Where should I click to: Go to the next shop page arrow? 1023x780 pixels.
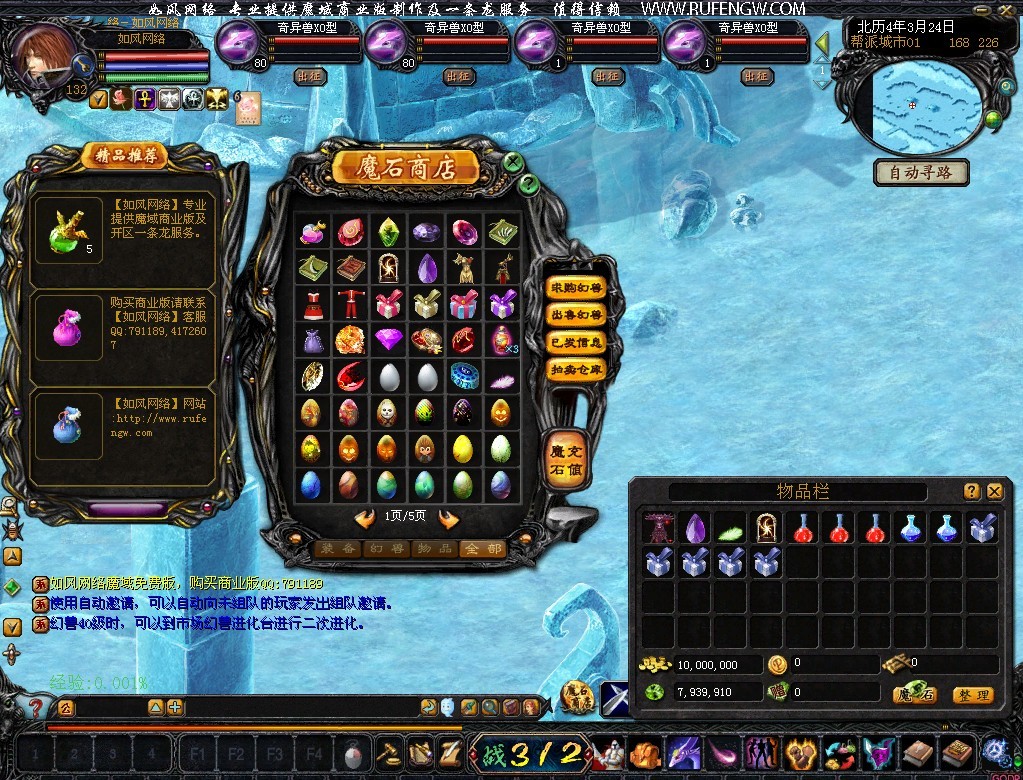[448, 518]
